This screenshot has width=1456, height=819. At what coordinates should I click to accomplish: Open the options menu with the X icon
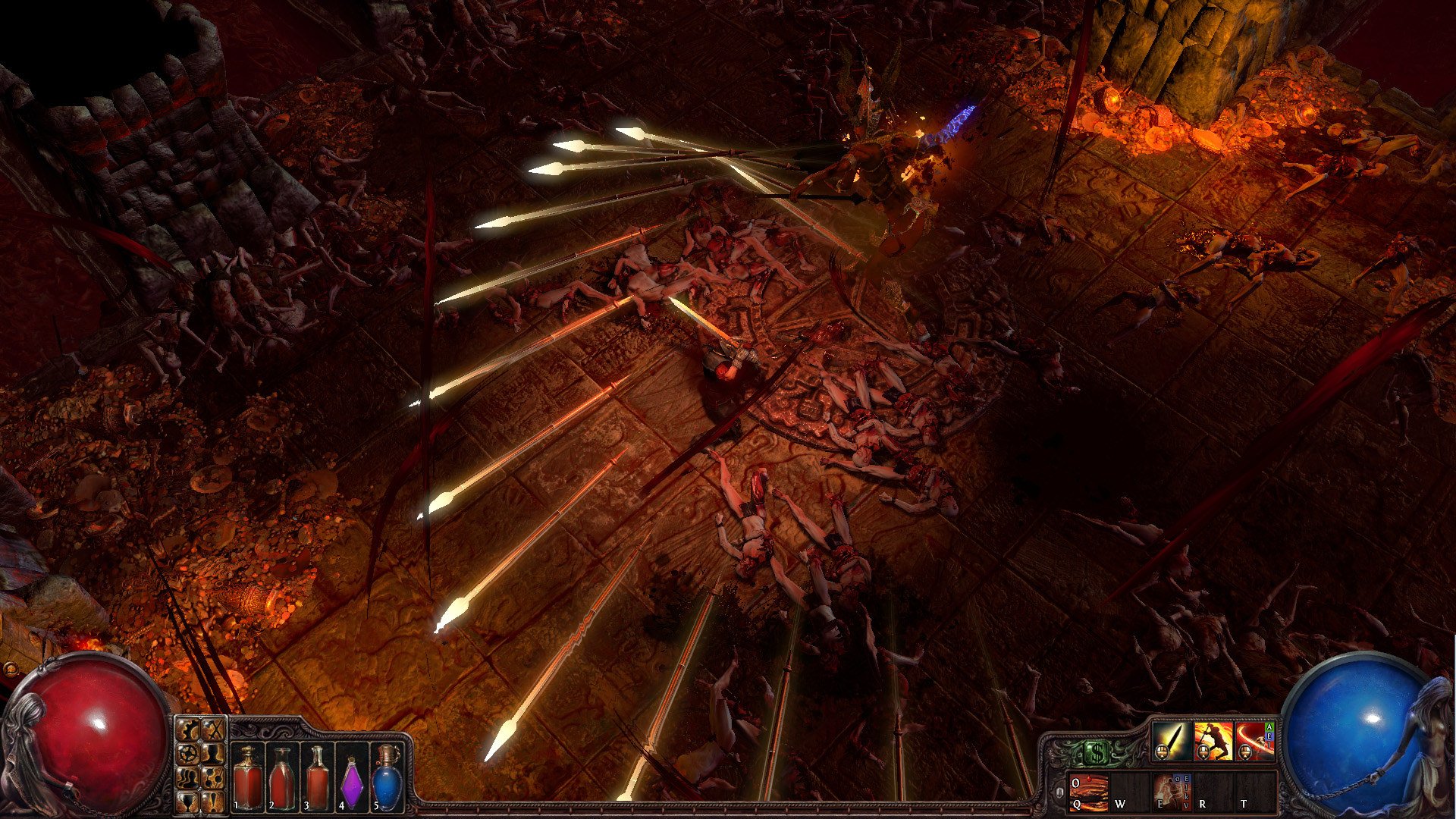pyautogui.click(x=215, y=730)
